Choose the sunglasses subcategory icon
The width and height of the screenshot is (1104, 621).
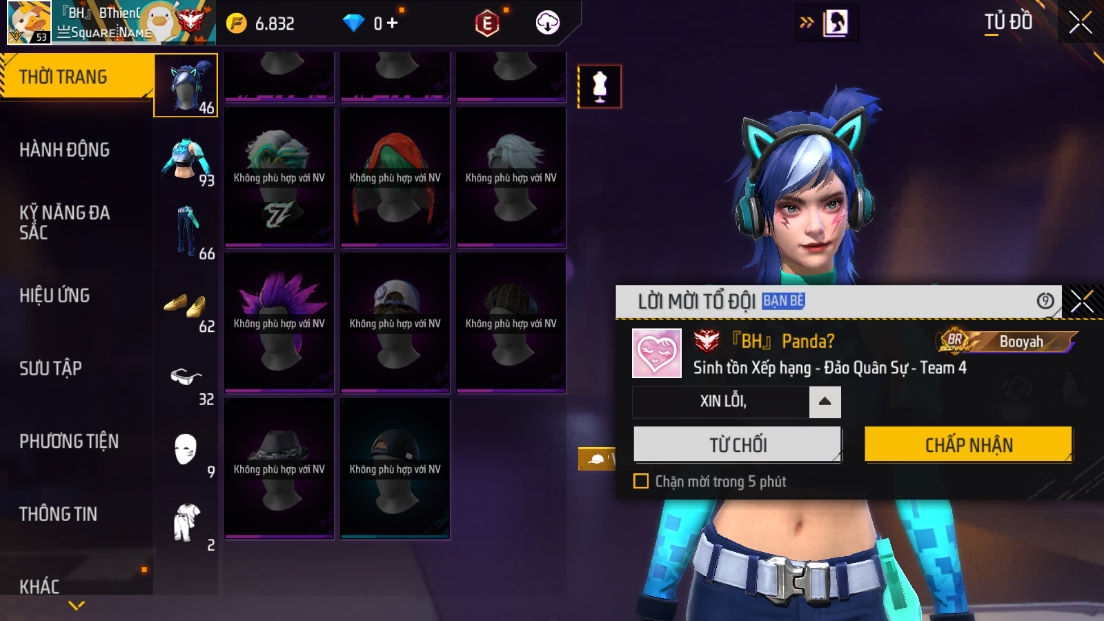pyautogui.click(x=185, y=377)
